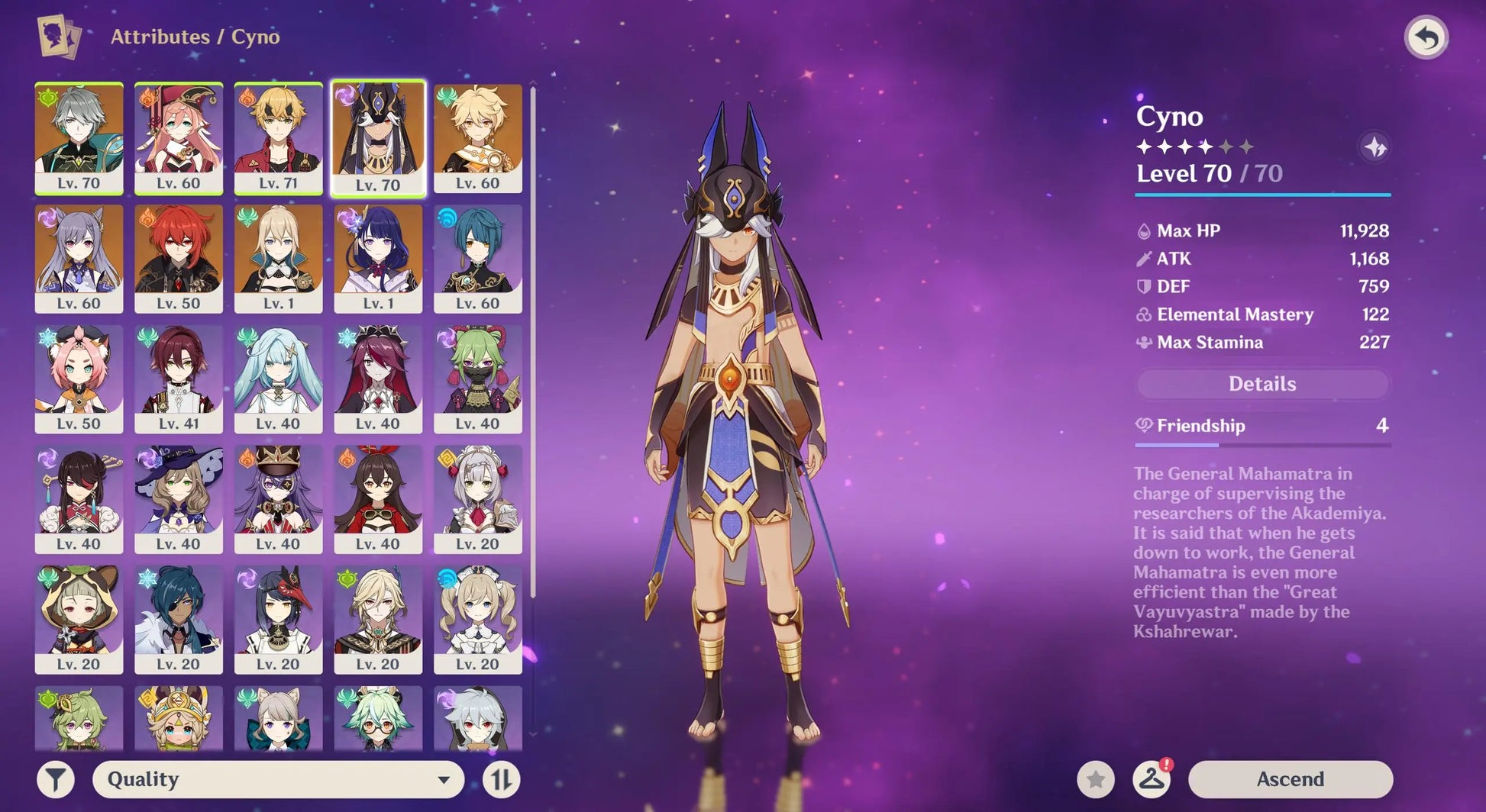The width and height of the screenshot is (1486, 812).
Task: Choose Diluc's level 50 portrait
Action: click(x=179, y=258)
